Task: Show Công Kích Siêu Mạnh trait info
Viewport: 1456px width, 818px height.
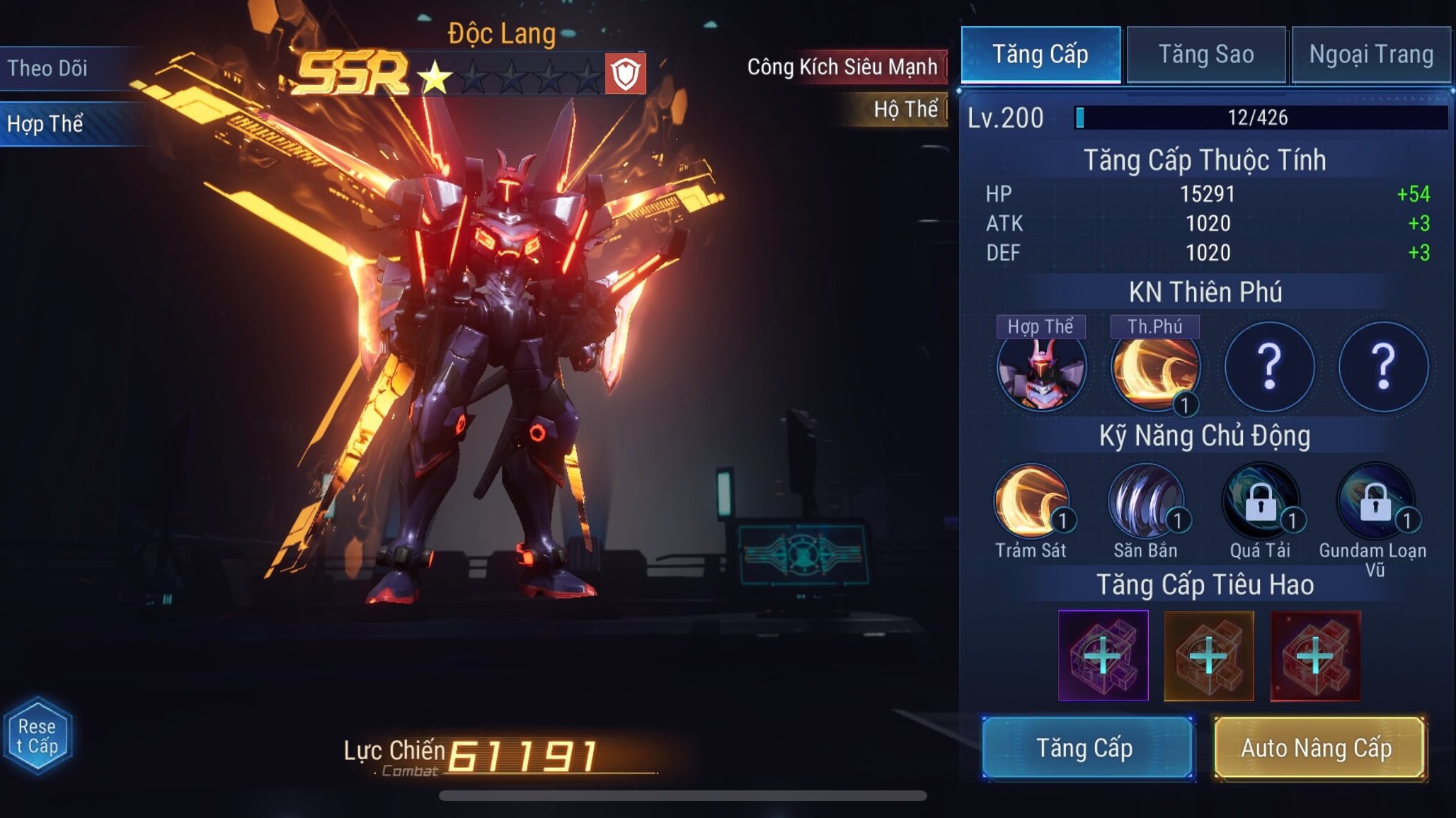Action: [842, 67]
